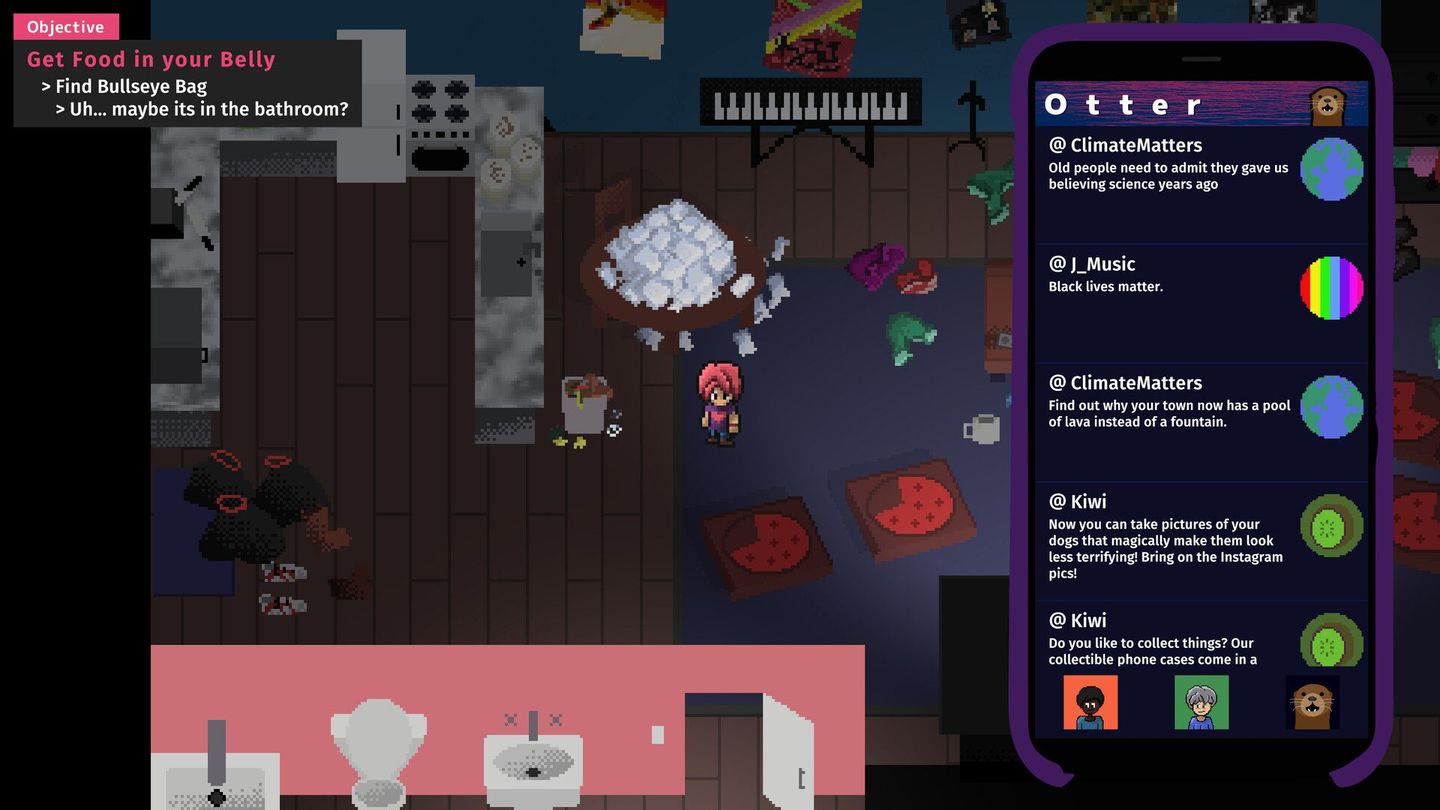The height and width of the screenshot is (810, 1440).
Task: Select the dark-haired character avatar in the bottom bar
Action: [1090, 703]
